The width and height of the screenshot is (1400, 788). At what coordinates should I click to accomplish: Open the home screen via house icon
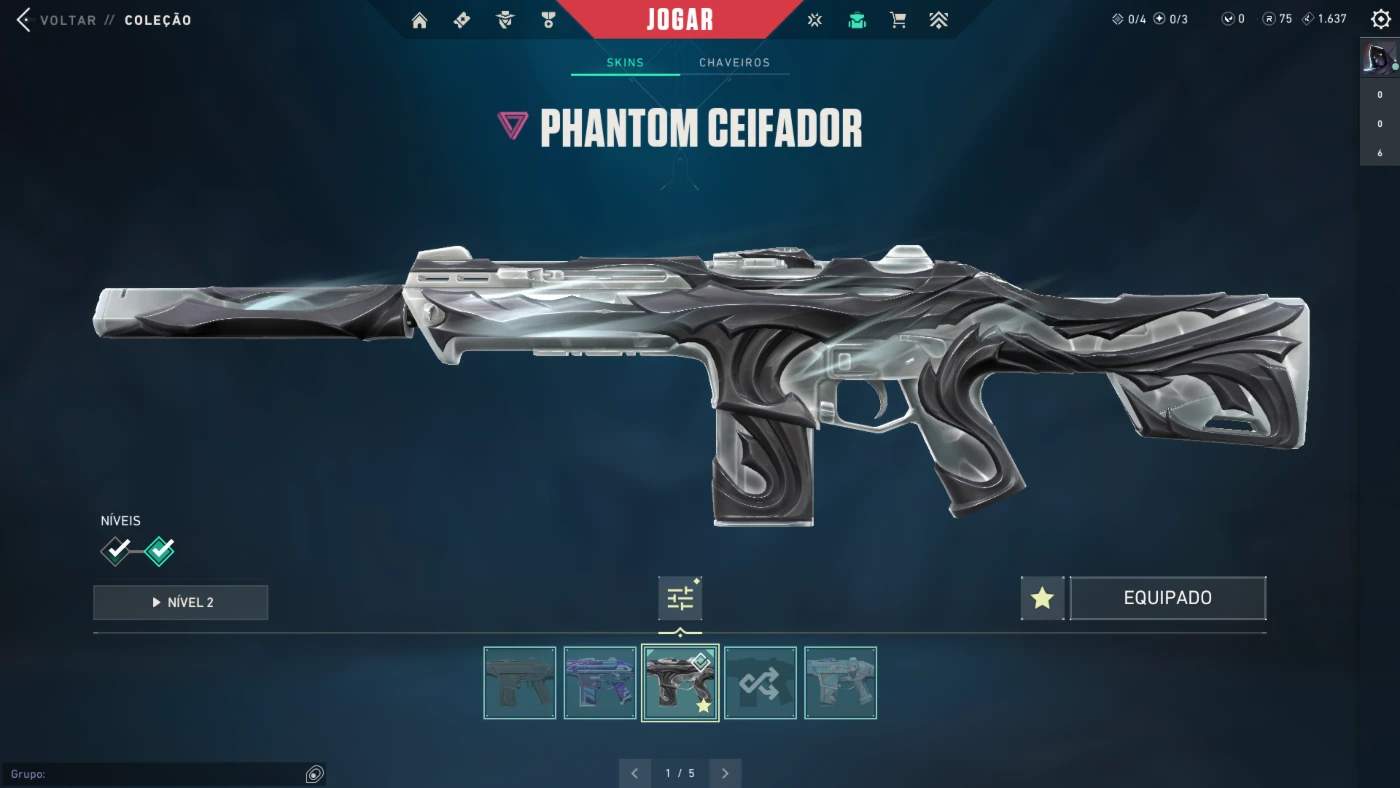pyautogui.click(x=419, y=20)
